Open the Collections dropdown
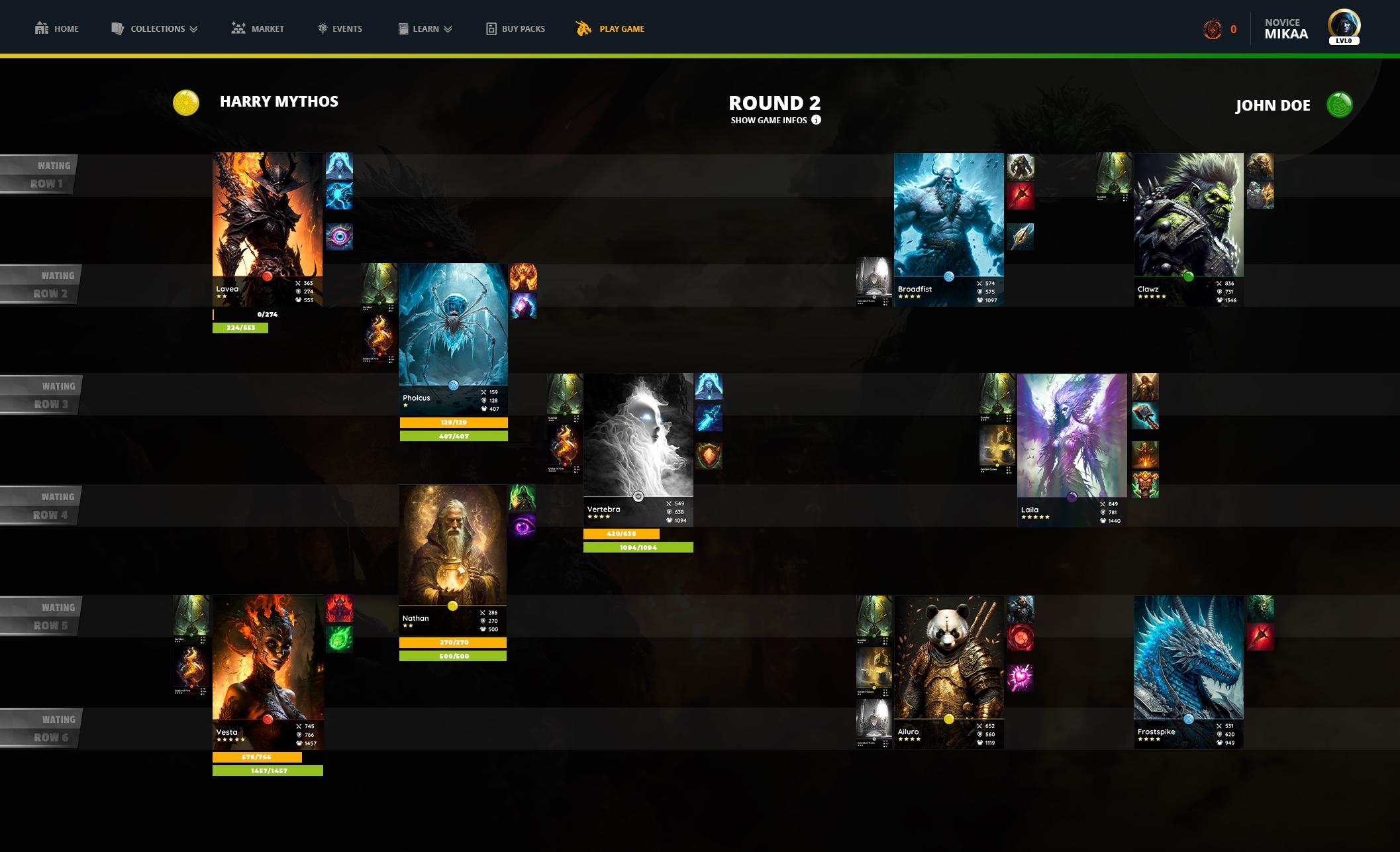 pos(154,28)
